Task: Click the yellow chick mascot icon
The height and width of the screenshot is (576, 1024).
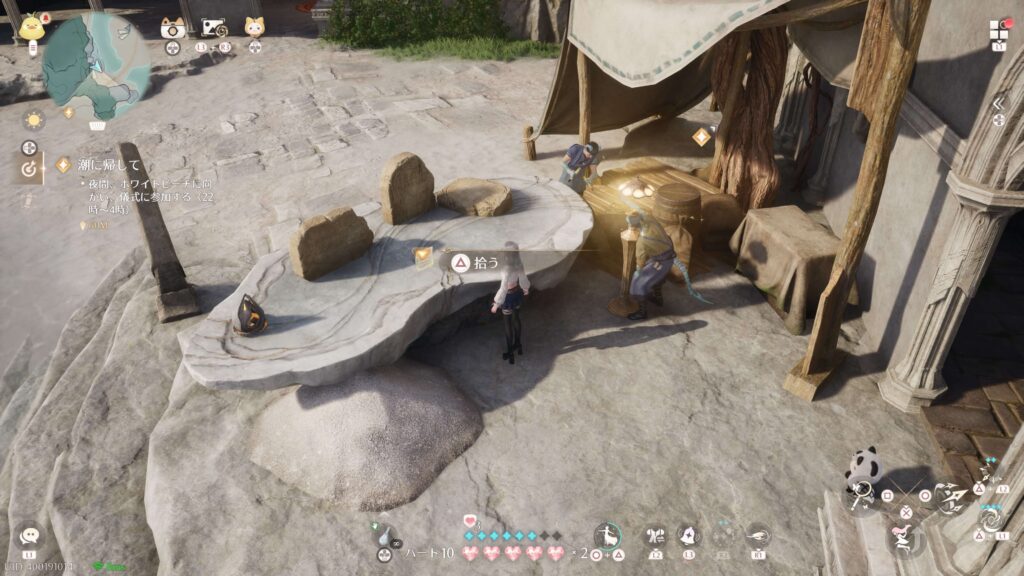Action: (x=33, y=25)
